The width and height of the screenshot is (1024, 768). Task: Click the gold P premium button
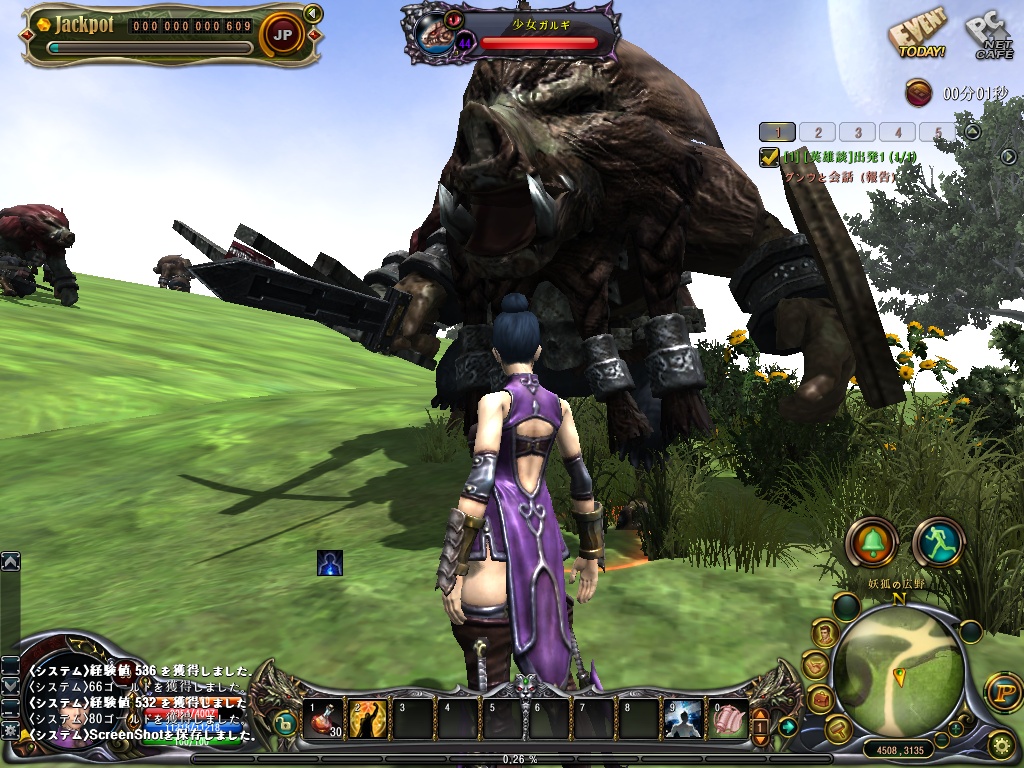coord(1001,689)
